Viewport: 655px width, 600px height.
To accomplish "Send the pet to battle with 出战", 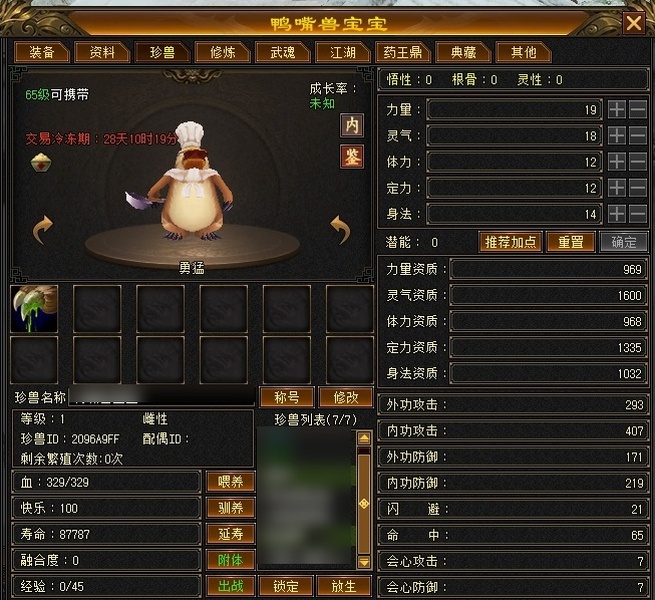I will pyautogui.click(x=230, y=586).
